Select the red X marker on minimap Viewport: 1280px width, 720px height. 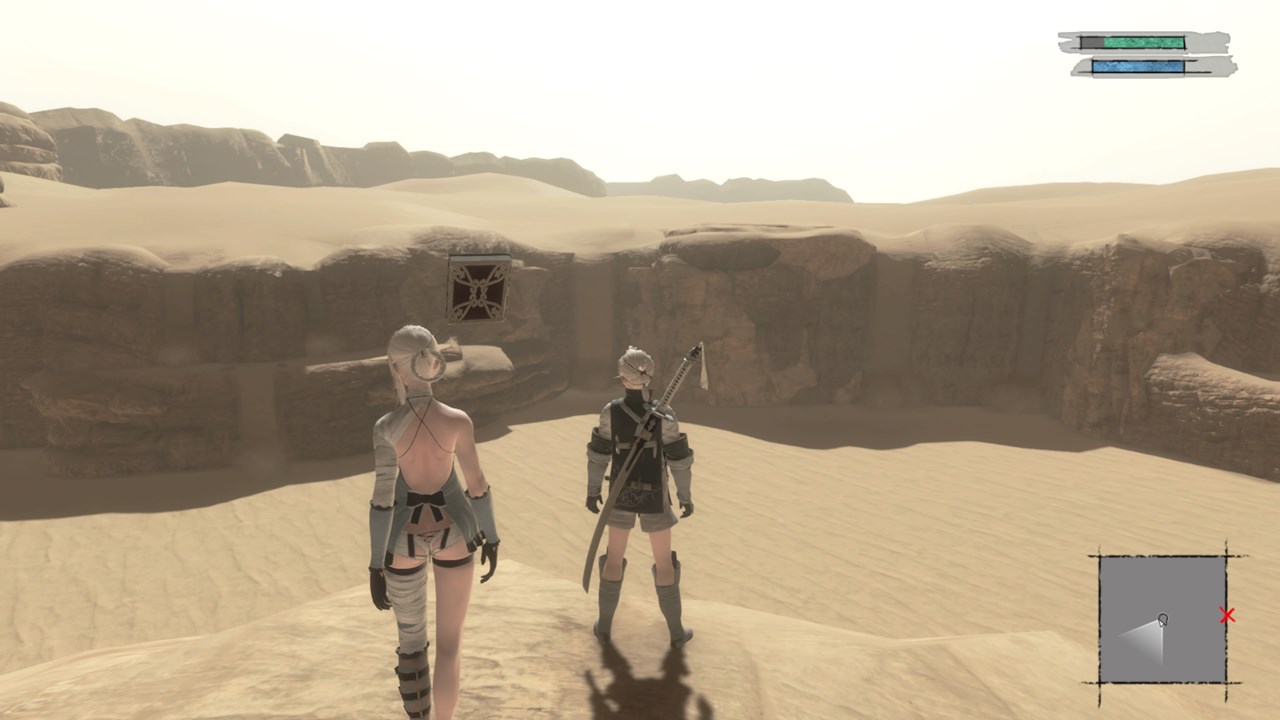(1227, 616)
